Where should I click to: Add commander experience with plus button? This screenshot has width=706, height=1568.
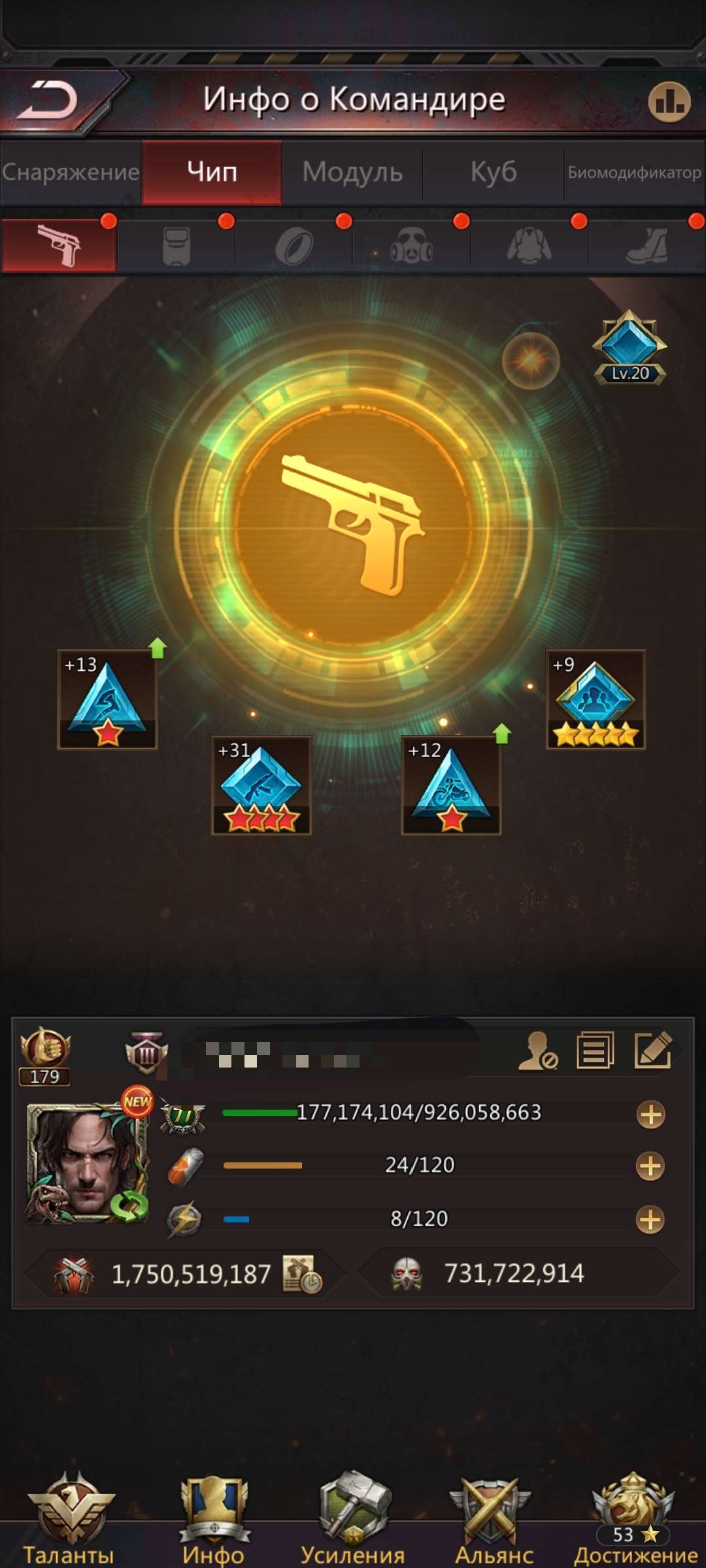[x=650, y=1115]
